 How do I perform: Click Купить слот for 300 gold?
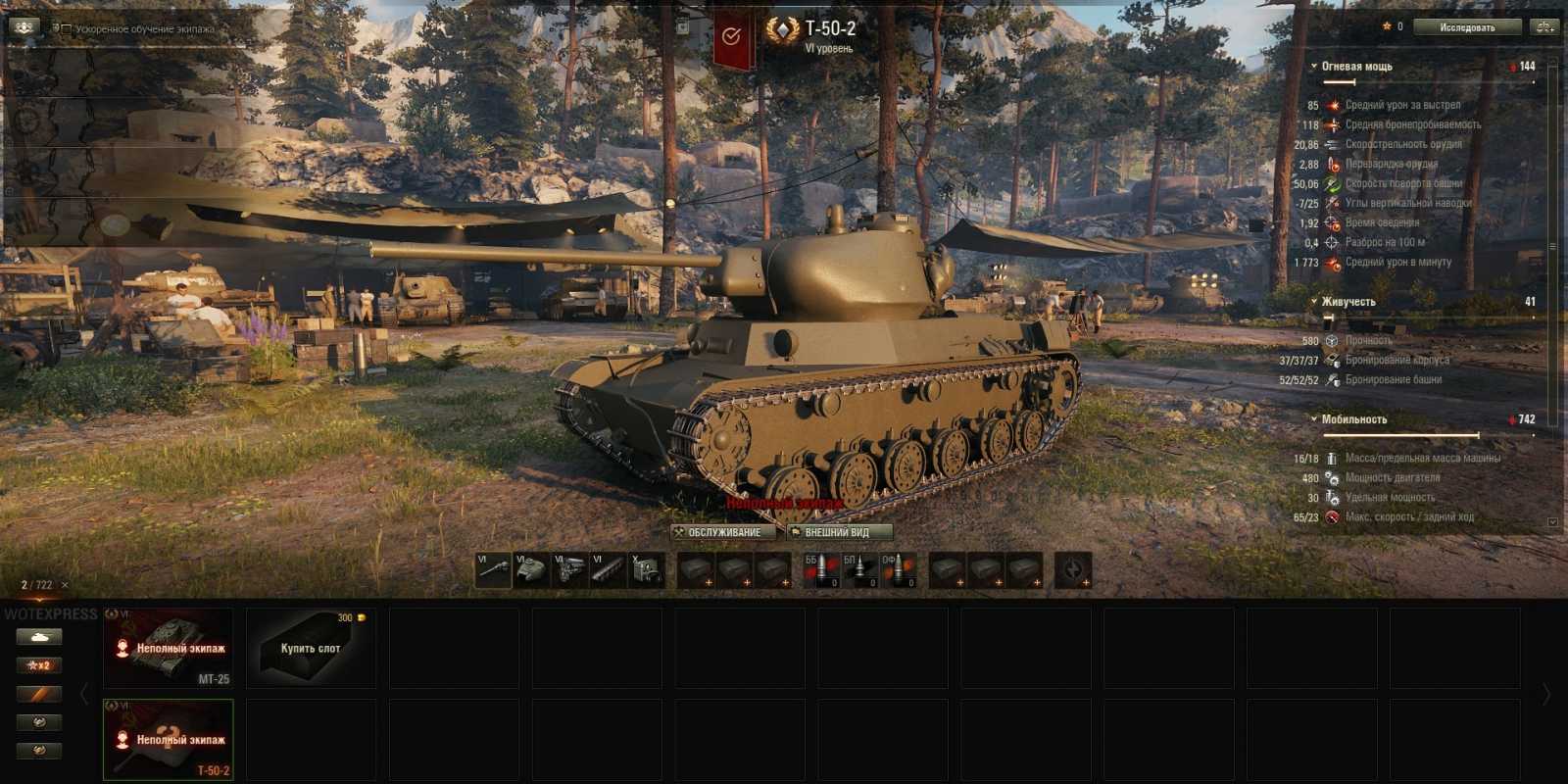311,649
